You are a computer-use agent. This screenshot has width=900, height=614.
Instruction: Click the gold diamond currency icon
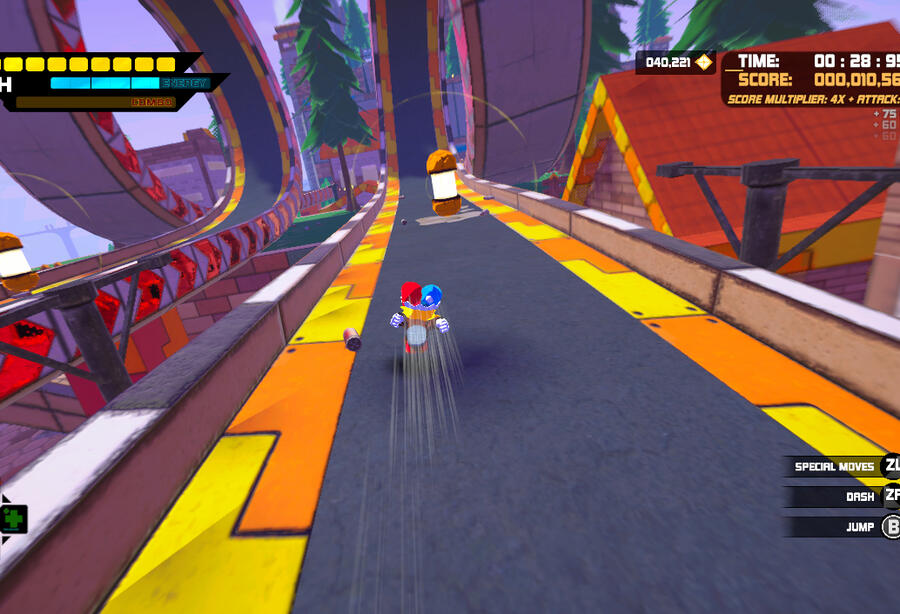pyautogui.click(x=703, y=63)
